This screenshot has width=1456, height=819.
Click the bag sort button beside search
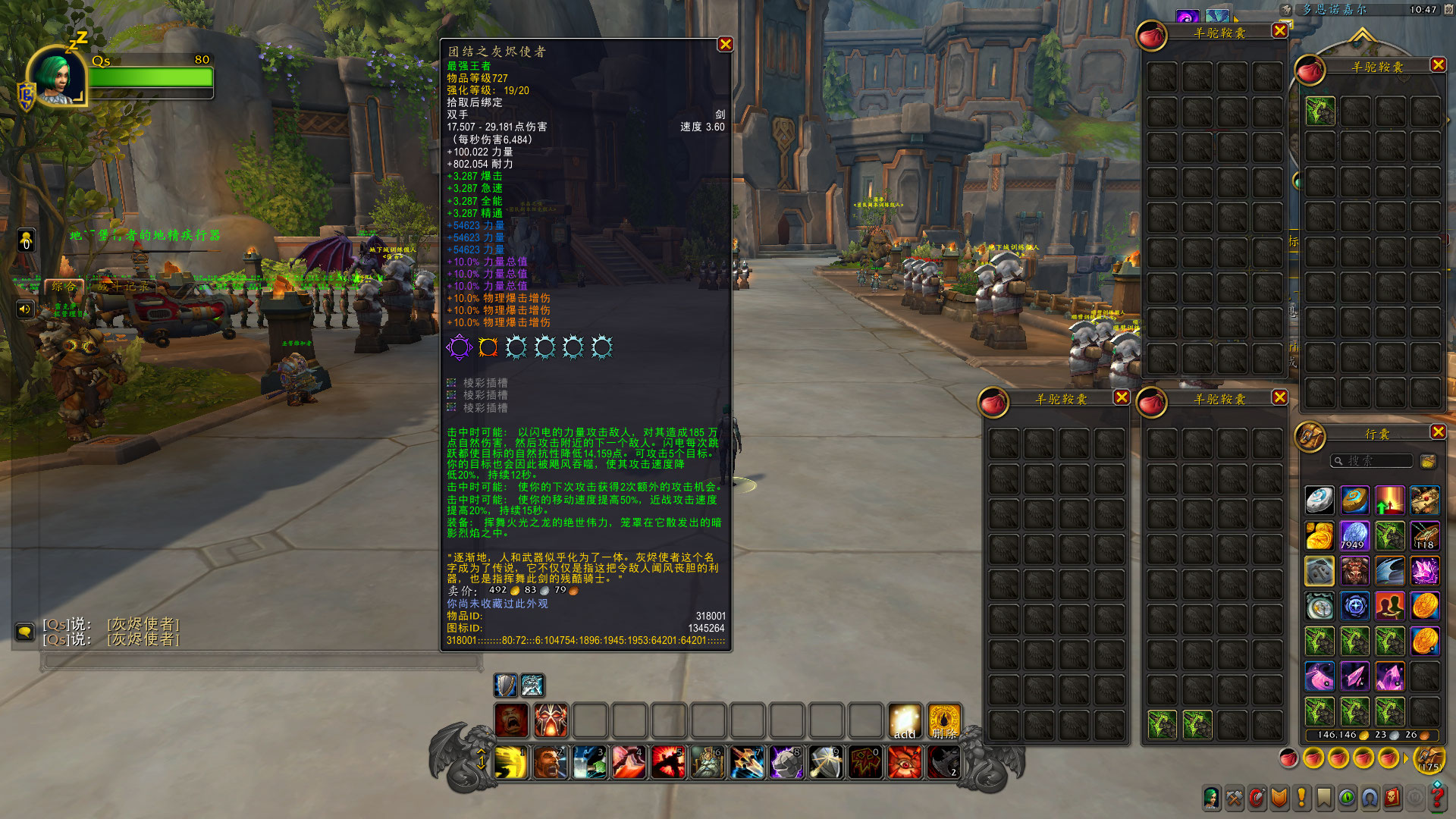[x=1428, y=461]
